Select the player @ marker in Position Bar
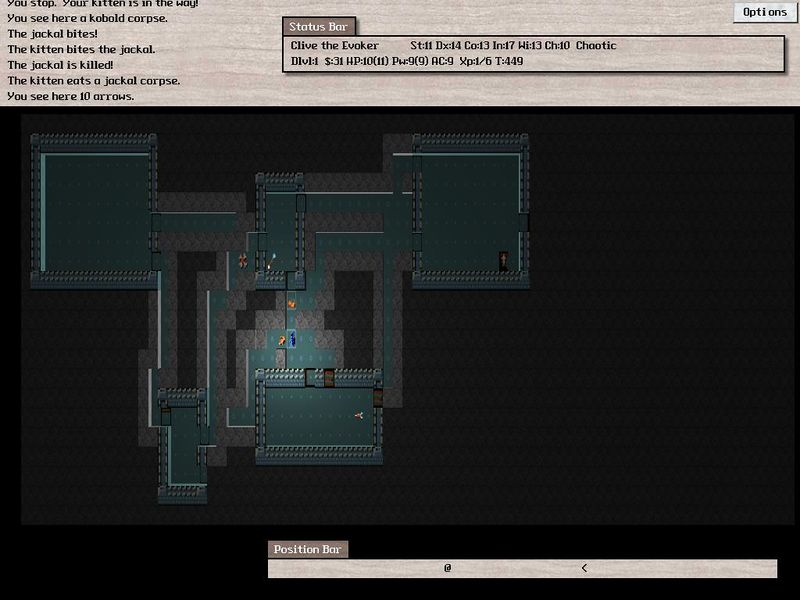Image resolution: width=800 pixels, height=600 pixels. [448, 568]
